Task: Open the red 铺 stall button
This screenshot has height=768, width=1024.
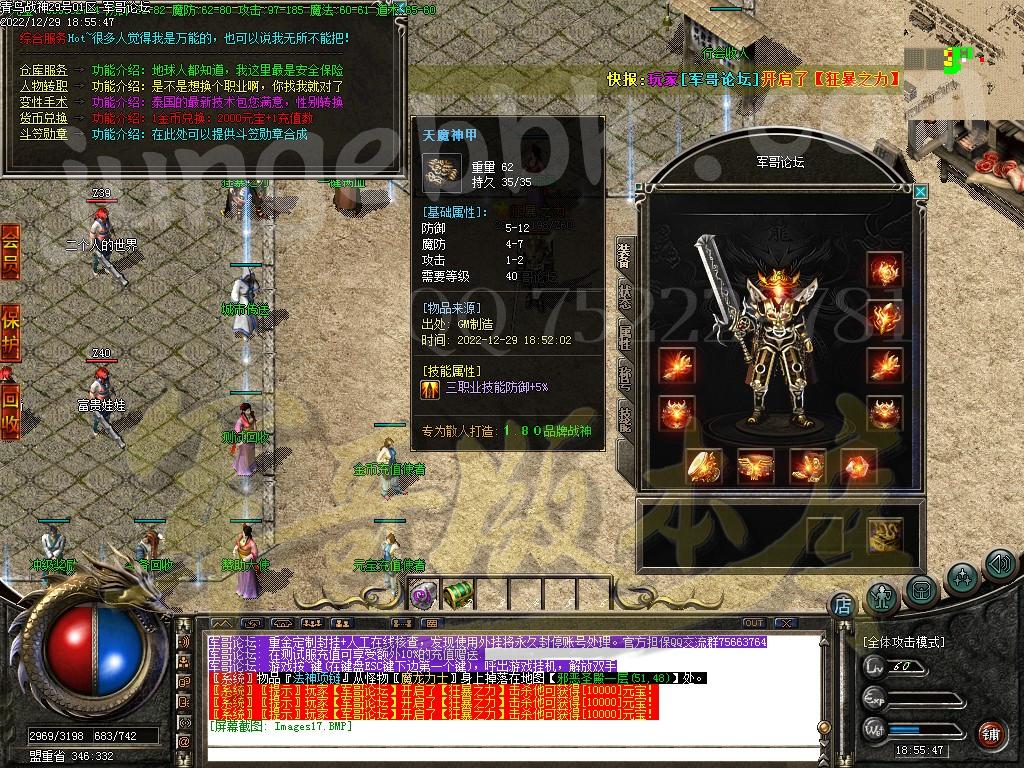Action: coord(990,734)
